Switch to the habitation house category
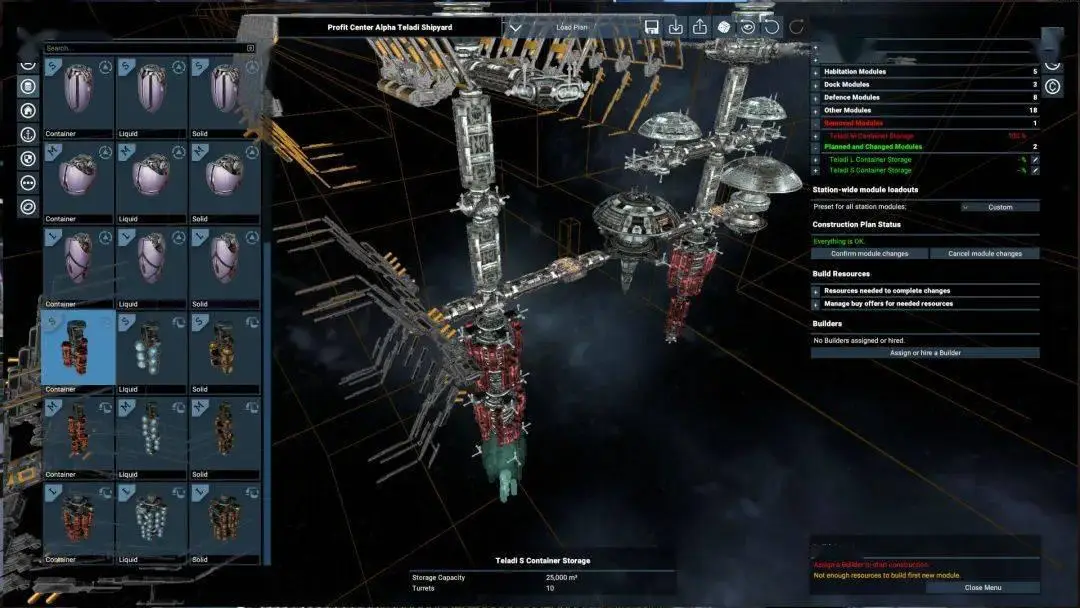Screen dimensions: 1080x608 coord(28,110)
